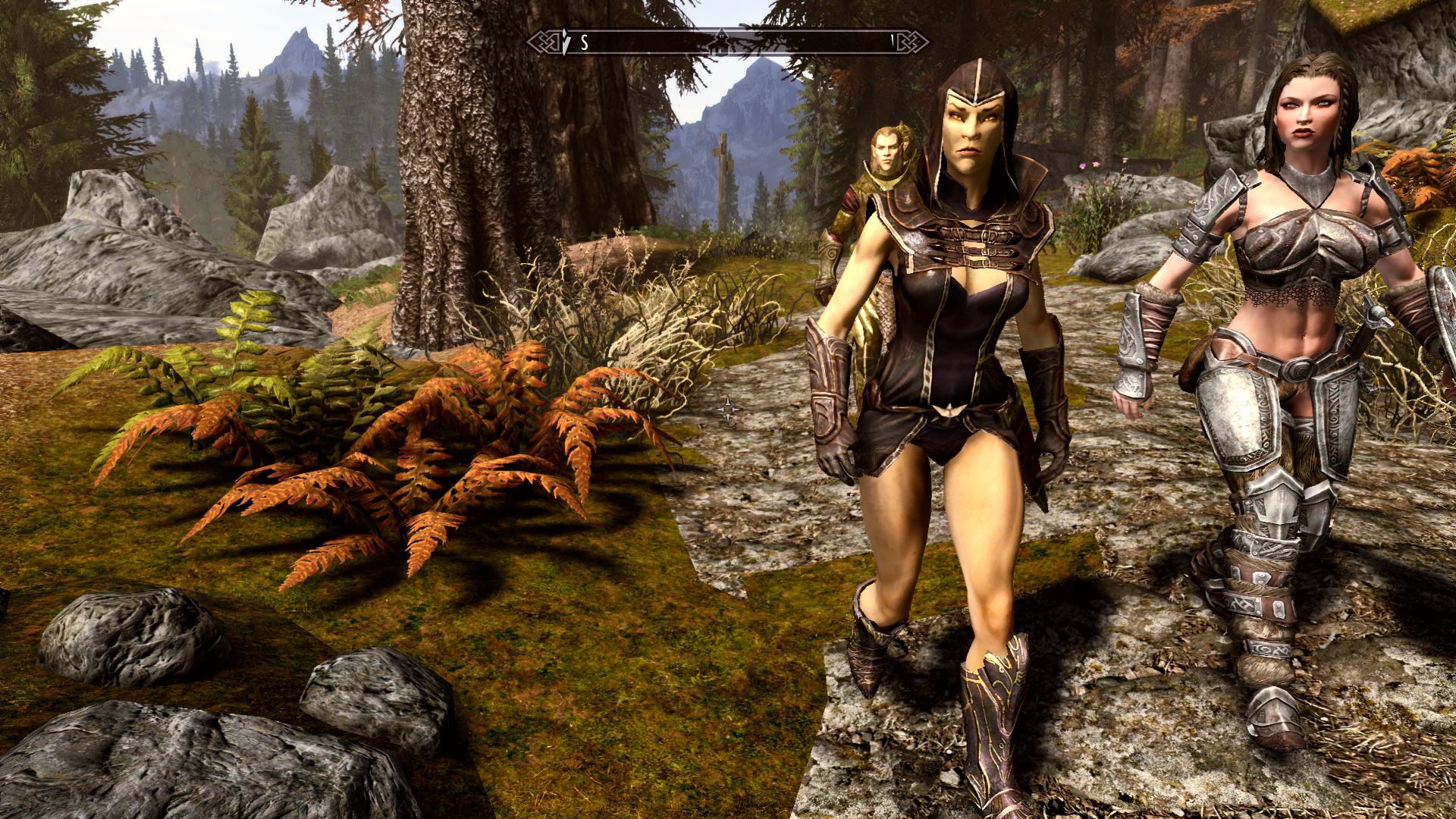Select the crosshair reticle in the screen center
This screenshot has width=1456, height=819.
[x=730, y=410]
